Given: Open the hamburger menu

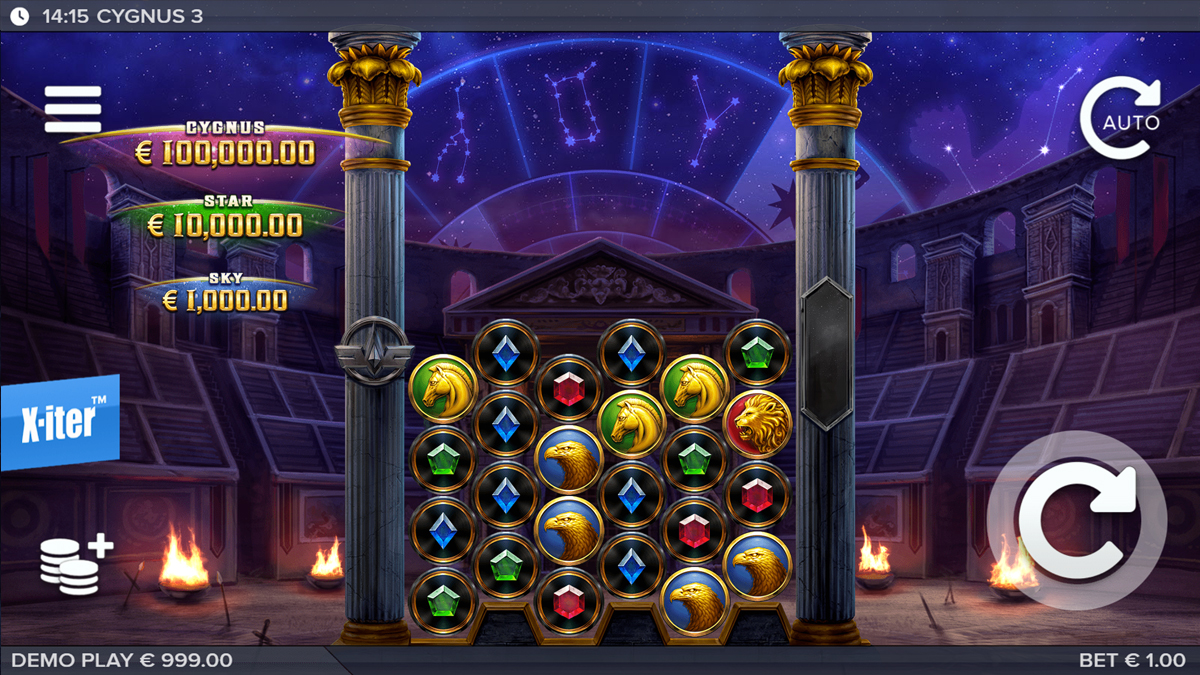Looking at the screenshot, I should [73, 109].
